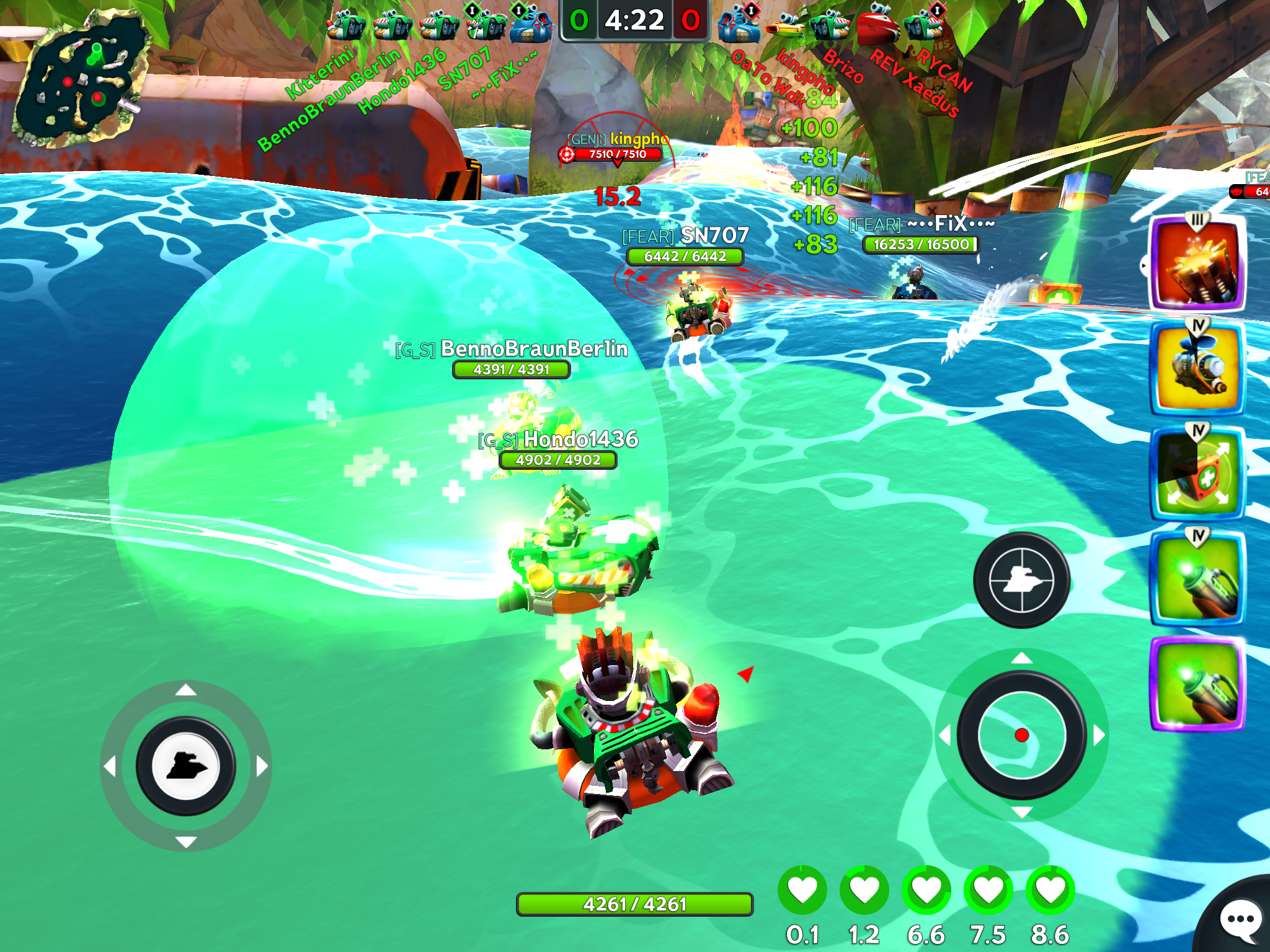Select the purple-framed repair bolt

1197,684
